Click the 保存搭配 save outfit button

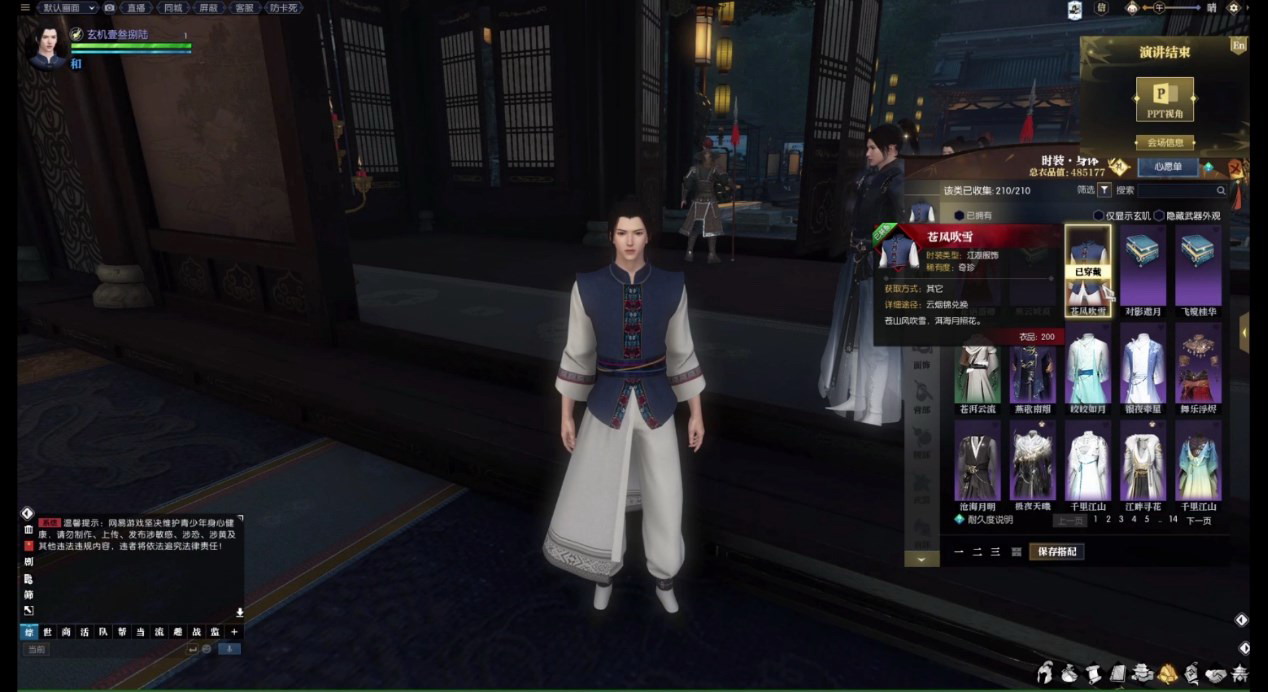tap(1060, 552)
